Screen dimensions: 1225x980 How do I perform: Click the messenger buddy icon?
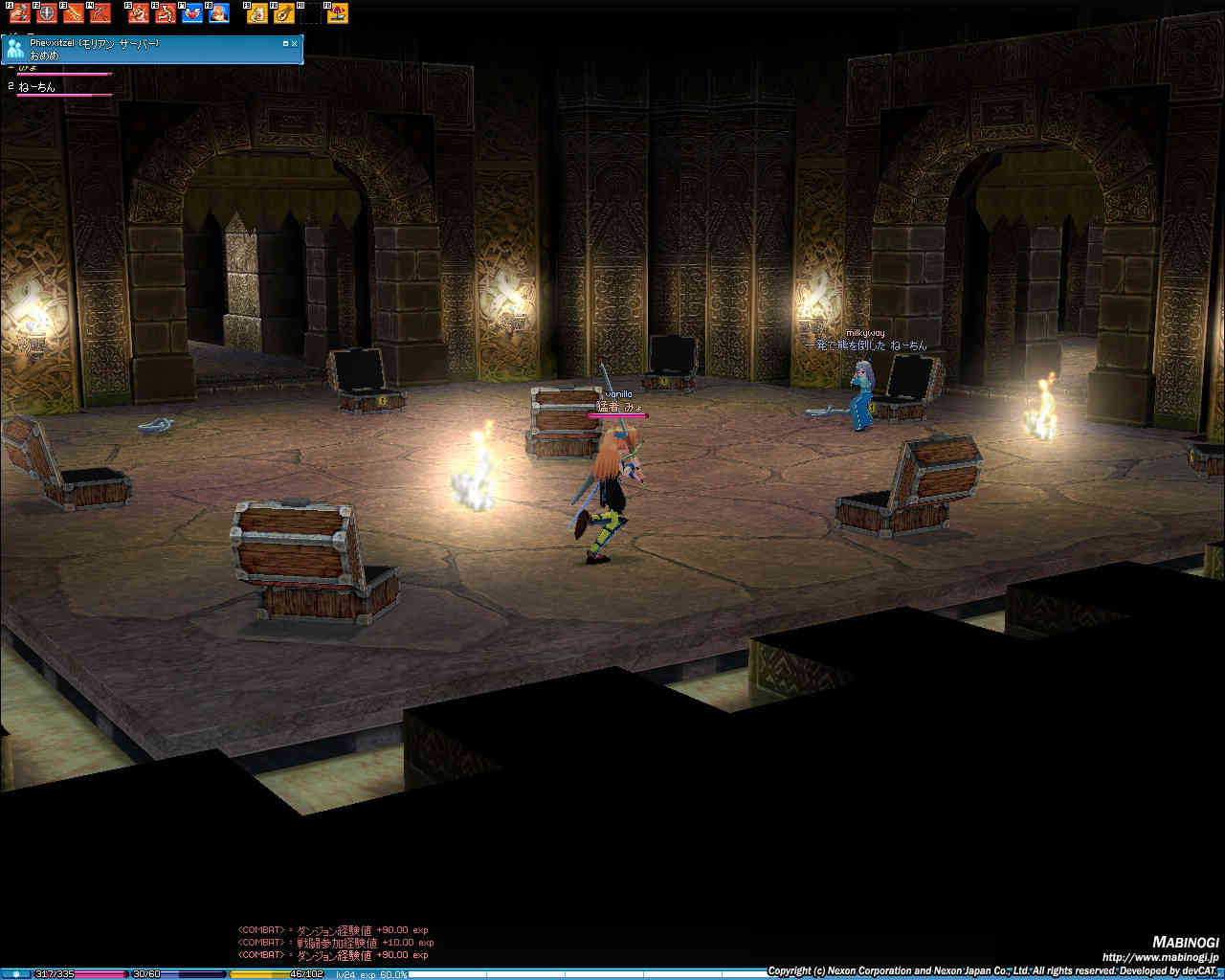click(x=14, y=50)
